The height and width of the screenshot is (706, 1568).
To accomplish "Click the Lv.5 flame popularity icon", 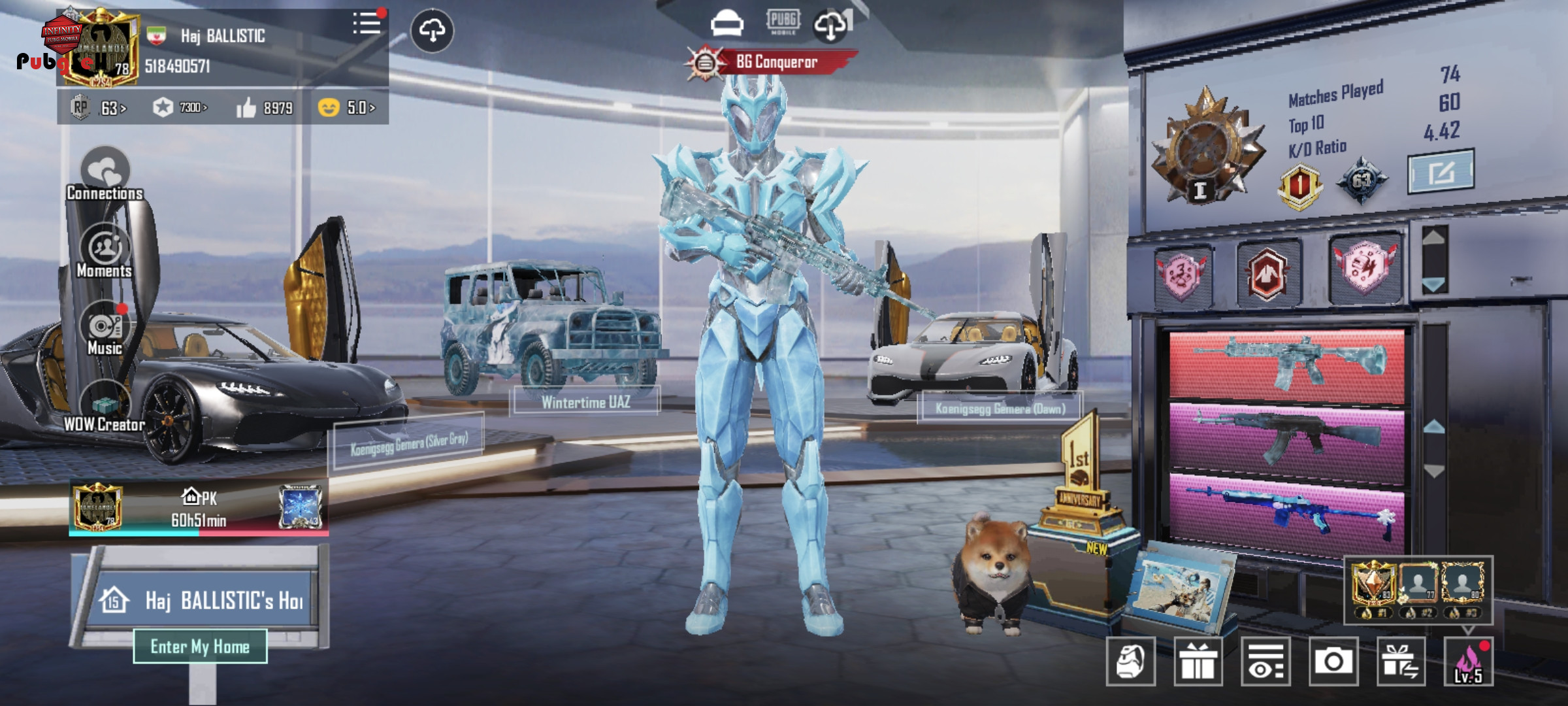I will [1468, 662].
